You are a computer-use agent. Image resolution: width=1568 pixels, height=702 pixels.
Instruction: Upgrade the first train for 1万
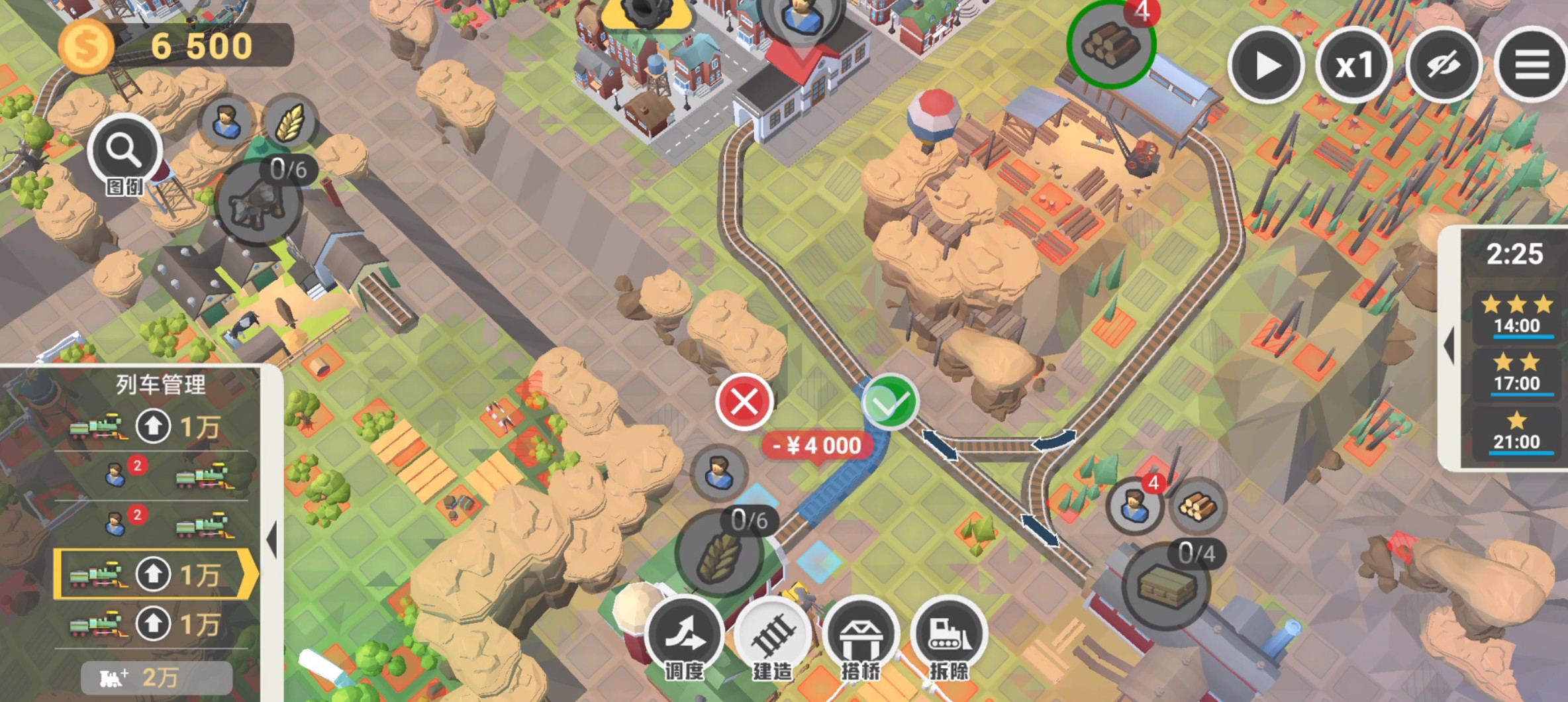(154, 426)
